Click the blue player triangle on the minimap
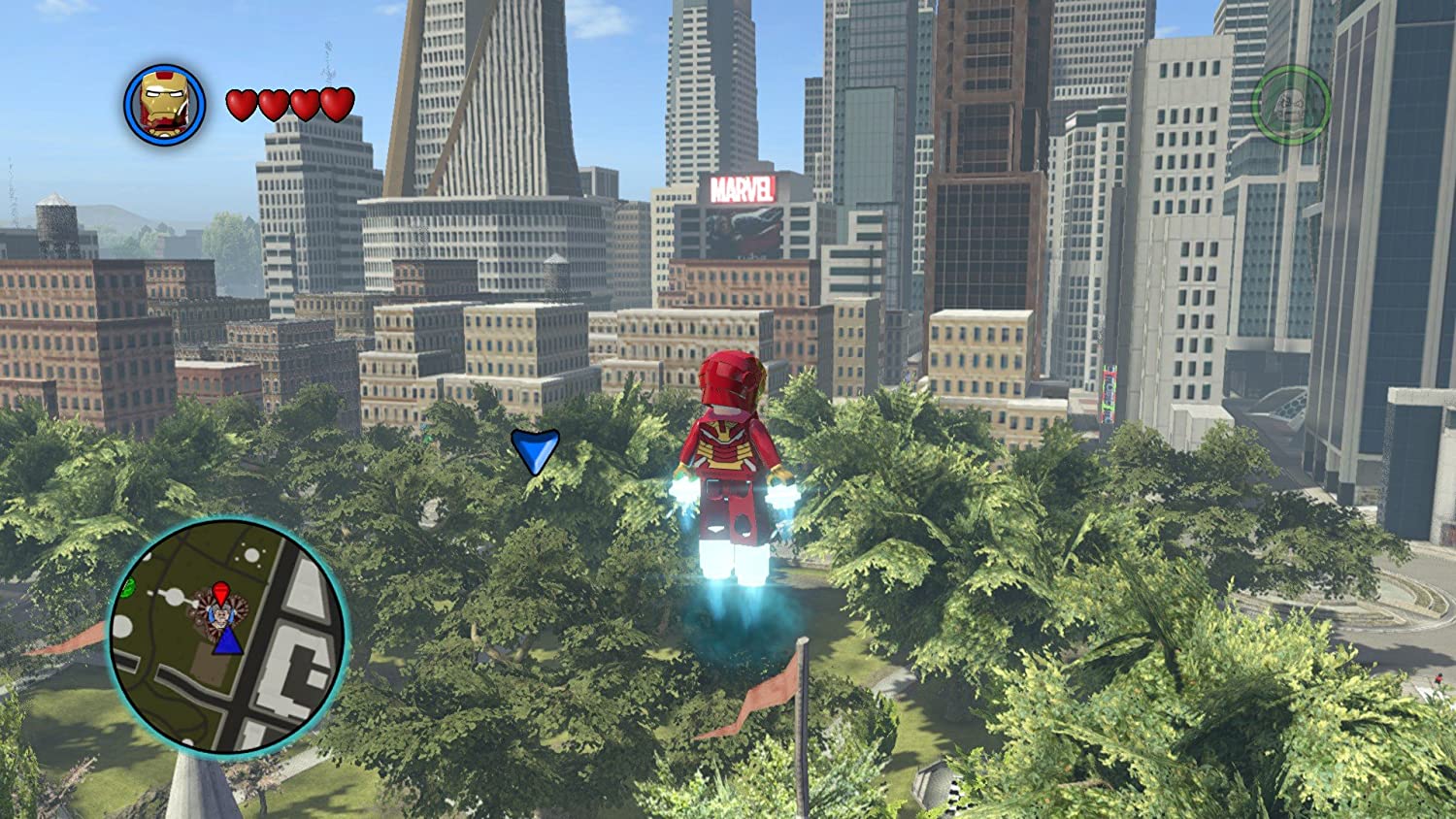1456x819 pixels. coord(228,643)
